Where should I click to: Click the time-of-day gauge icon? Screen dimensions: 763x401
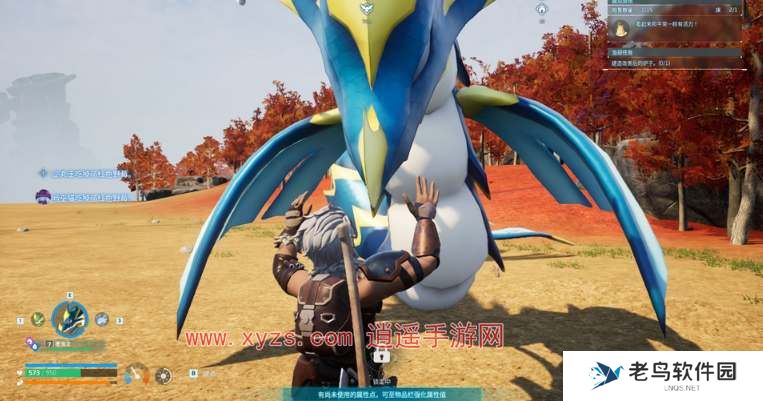point(137,374)
